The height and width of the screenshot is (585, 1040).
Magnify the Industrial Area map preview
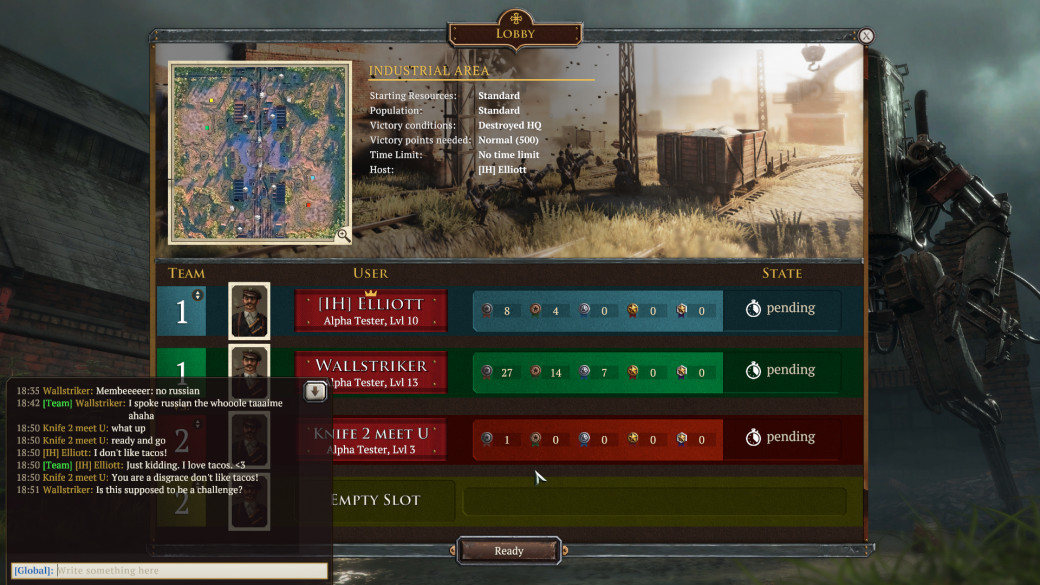pos(343,235)
